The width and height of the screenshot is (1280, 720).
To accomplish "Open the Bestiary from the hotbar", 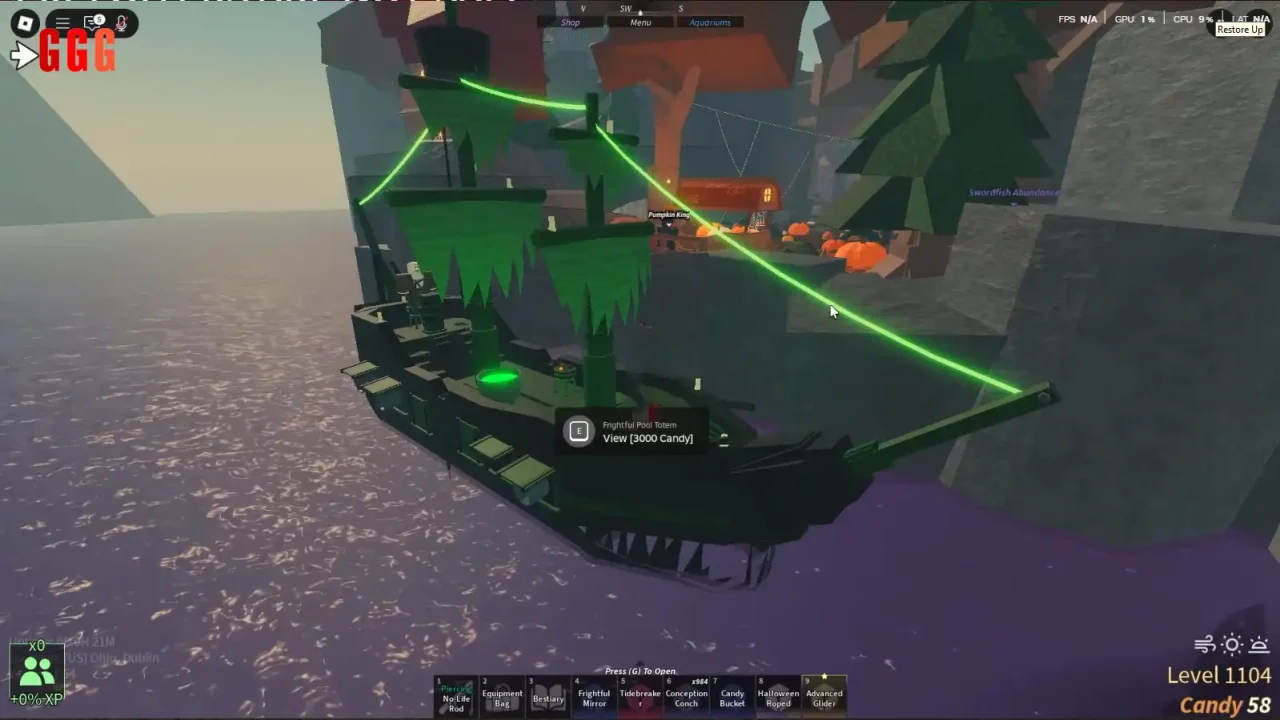I will tap(548, 696).
